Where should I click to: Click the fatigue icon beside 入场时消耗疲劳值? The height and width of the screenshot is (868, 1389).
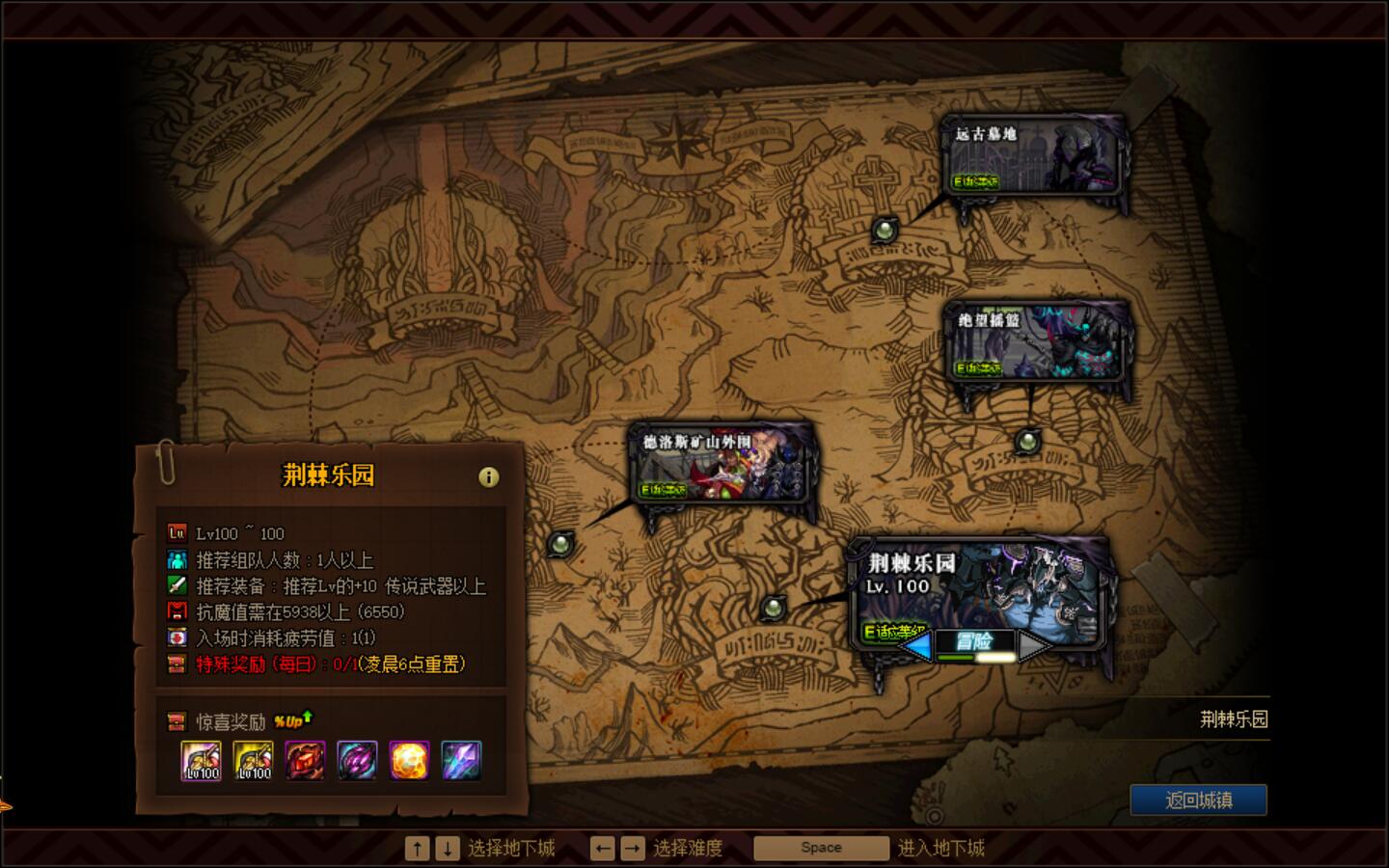[177, 636]
